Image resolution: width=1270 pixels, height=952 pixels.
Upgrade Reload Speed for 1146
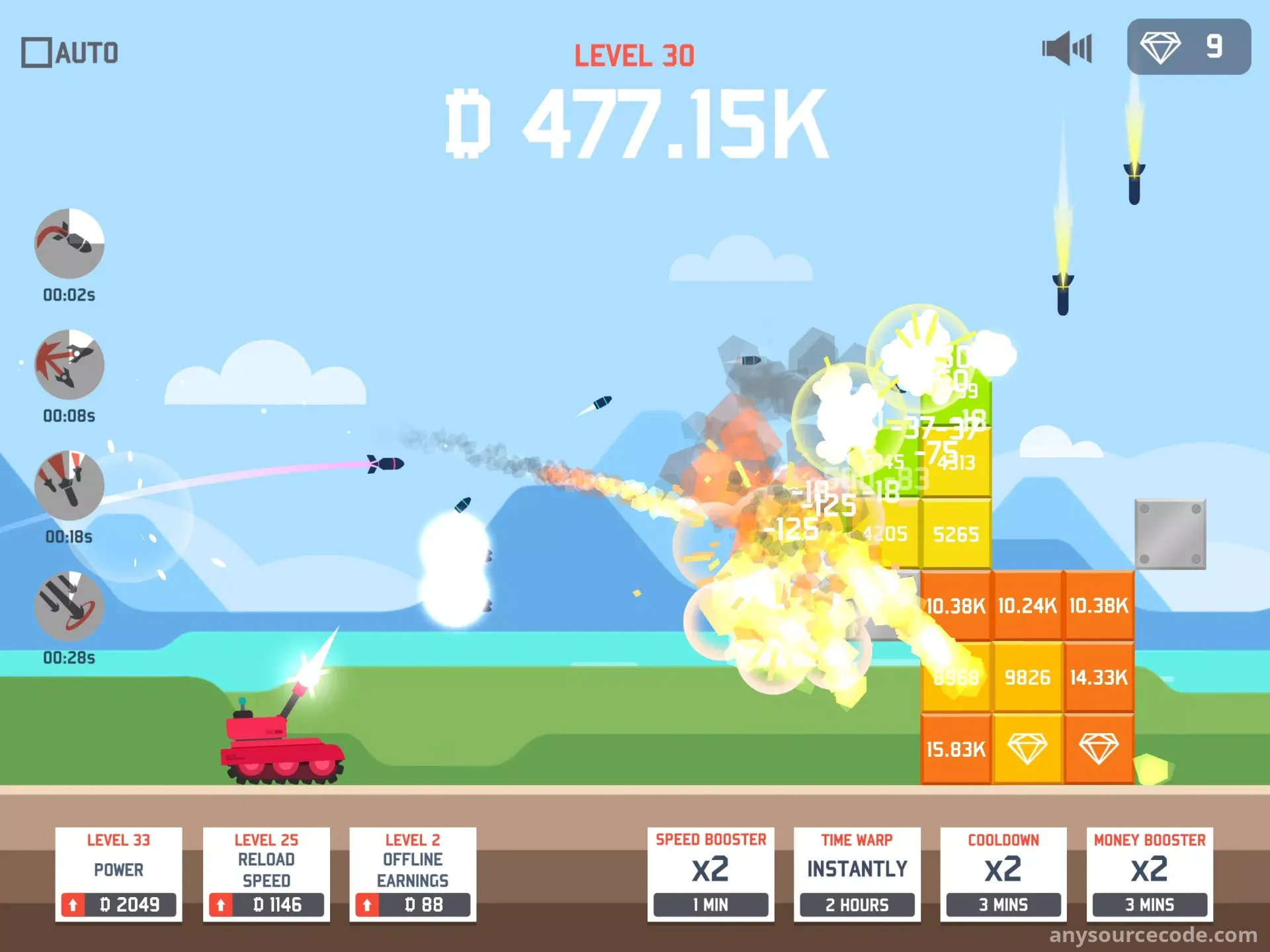click(x=267, y=904)
